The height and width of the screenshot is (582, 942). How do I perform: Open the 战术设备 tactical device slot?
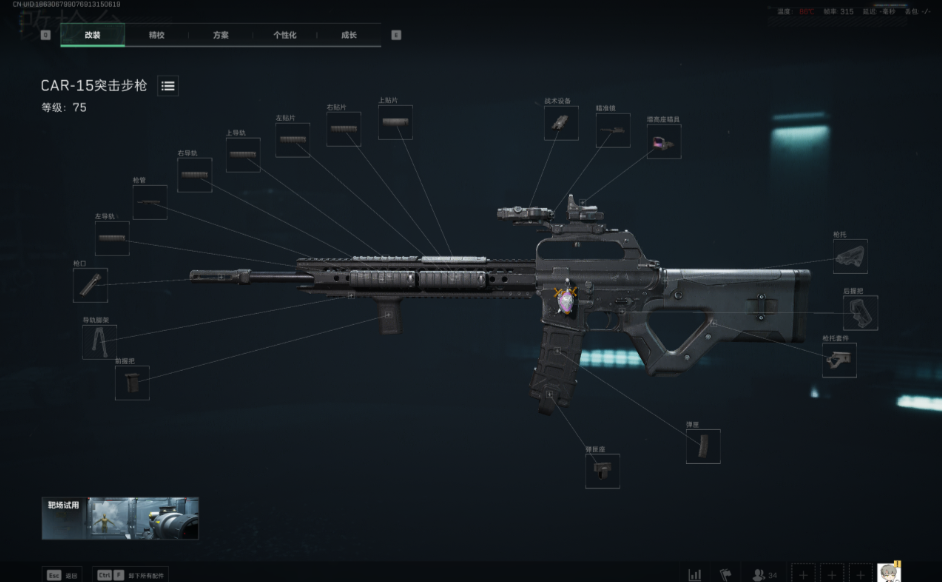tap(561, 123)
